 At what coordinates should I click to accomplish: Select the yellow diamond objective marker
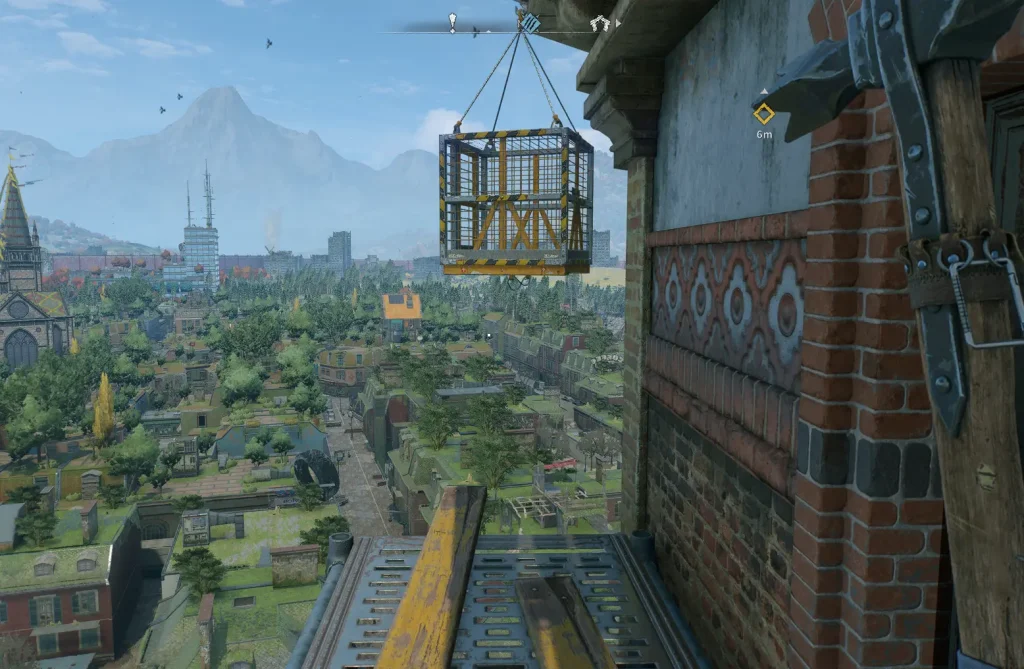(x=764, y=114)
